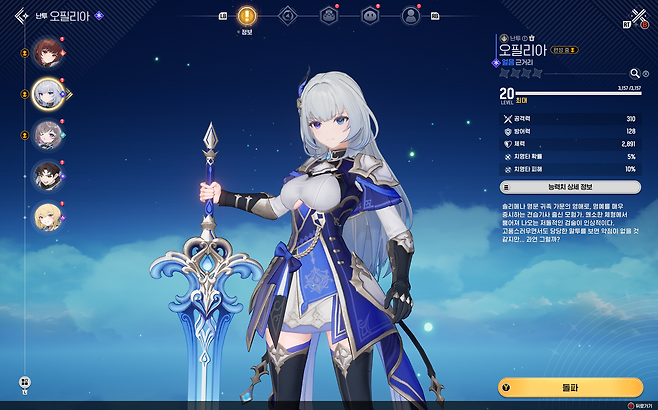Click the 편성 중 formation badge
This screenshot has height=410, width=658.
coord(562,49)
